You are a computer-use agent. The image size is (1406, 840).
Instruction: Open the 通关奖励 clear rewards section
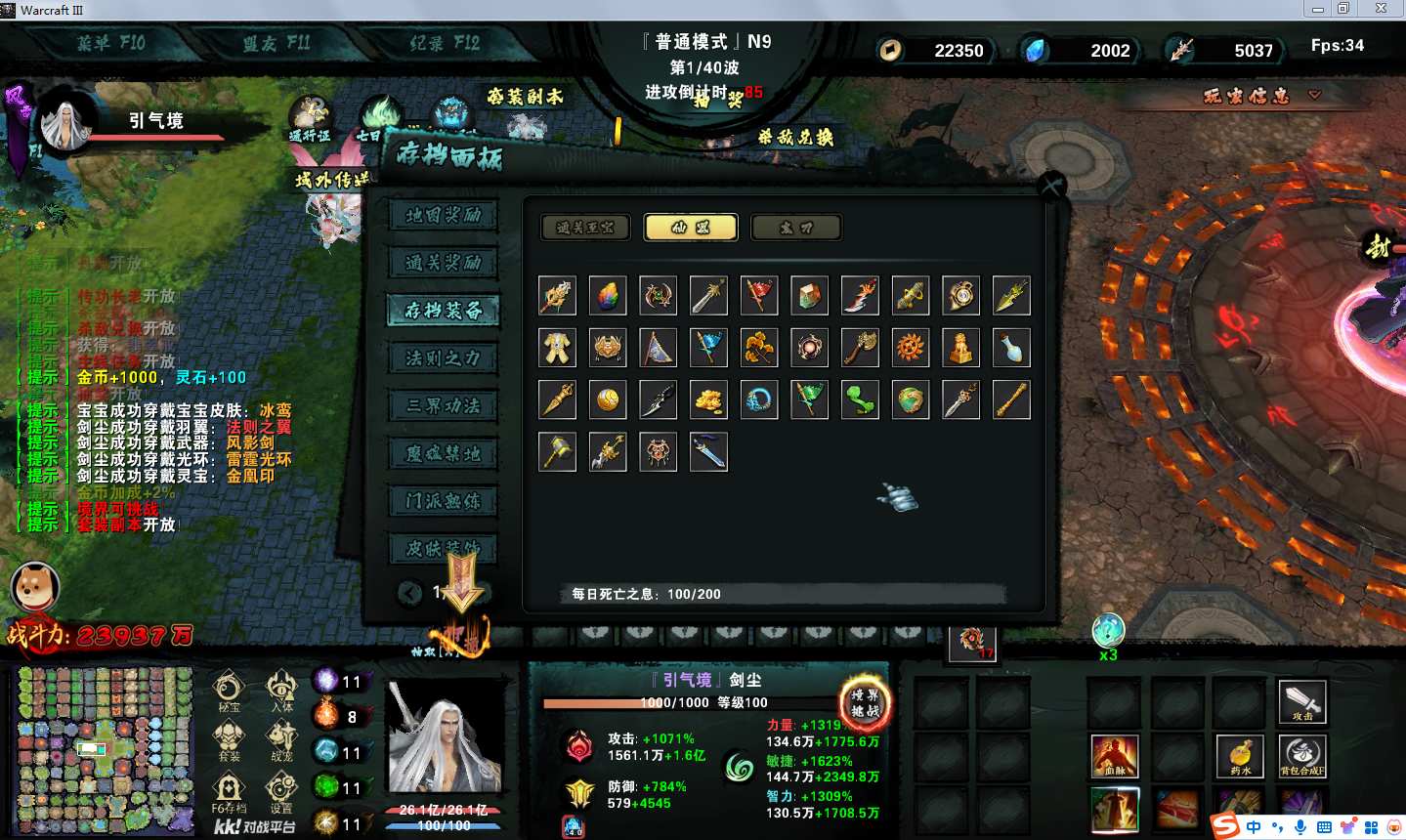click(443, 263)
